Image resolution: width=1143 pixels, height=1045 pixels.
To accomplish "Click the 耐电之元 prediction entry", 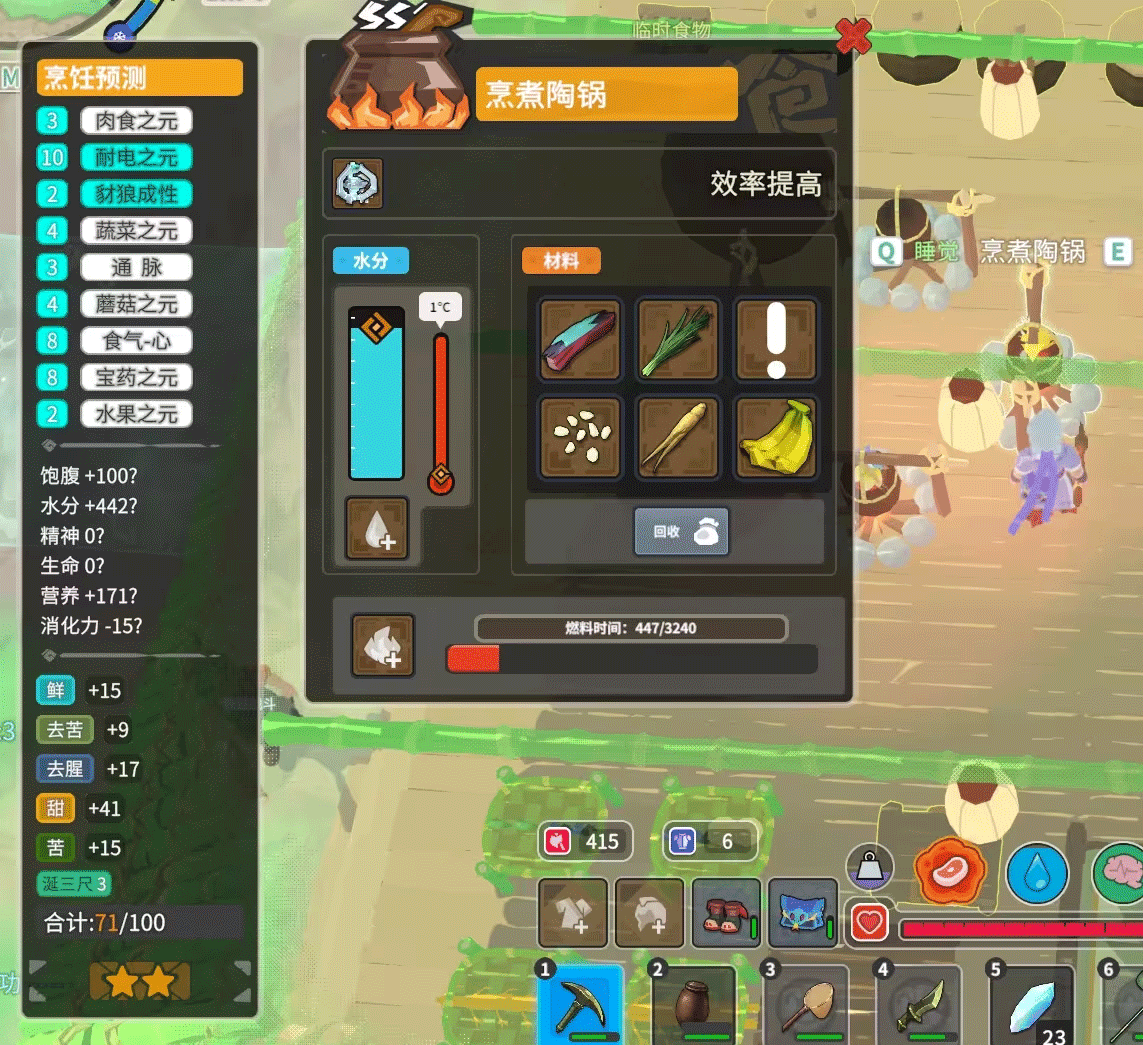I will click(x=136, y=157).
